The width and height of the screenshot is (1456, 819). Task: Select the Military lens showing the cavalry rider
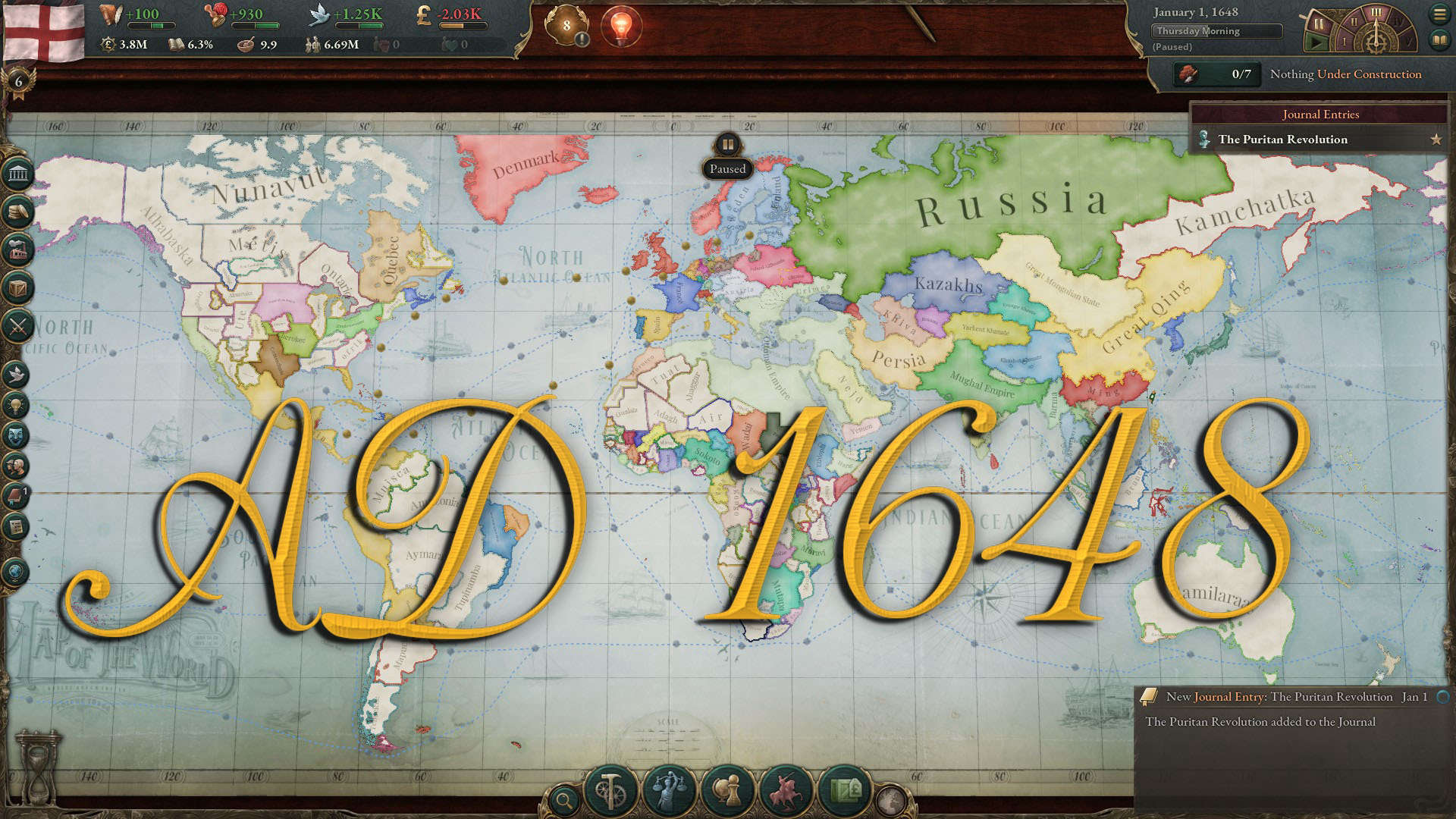(x=786, y=788)
